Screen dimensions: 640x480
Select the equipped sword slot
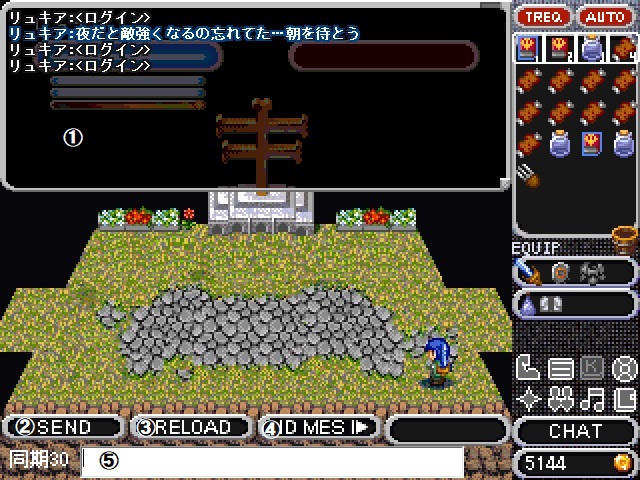point(528,271)
